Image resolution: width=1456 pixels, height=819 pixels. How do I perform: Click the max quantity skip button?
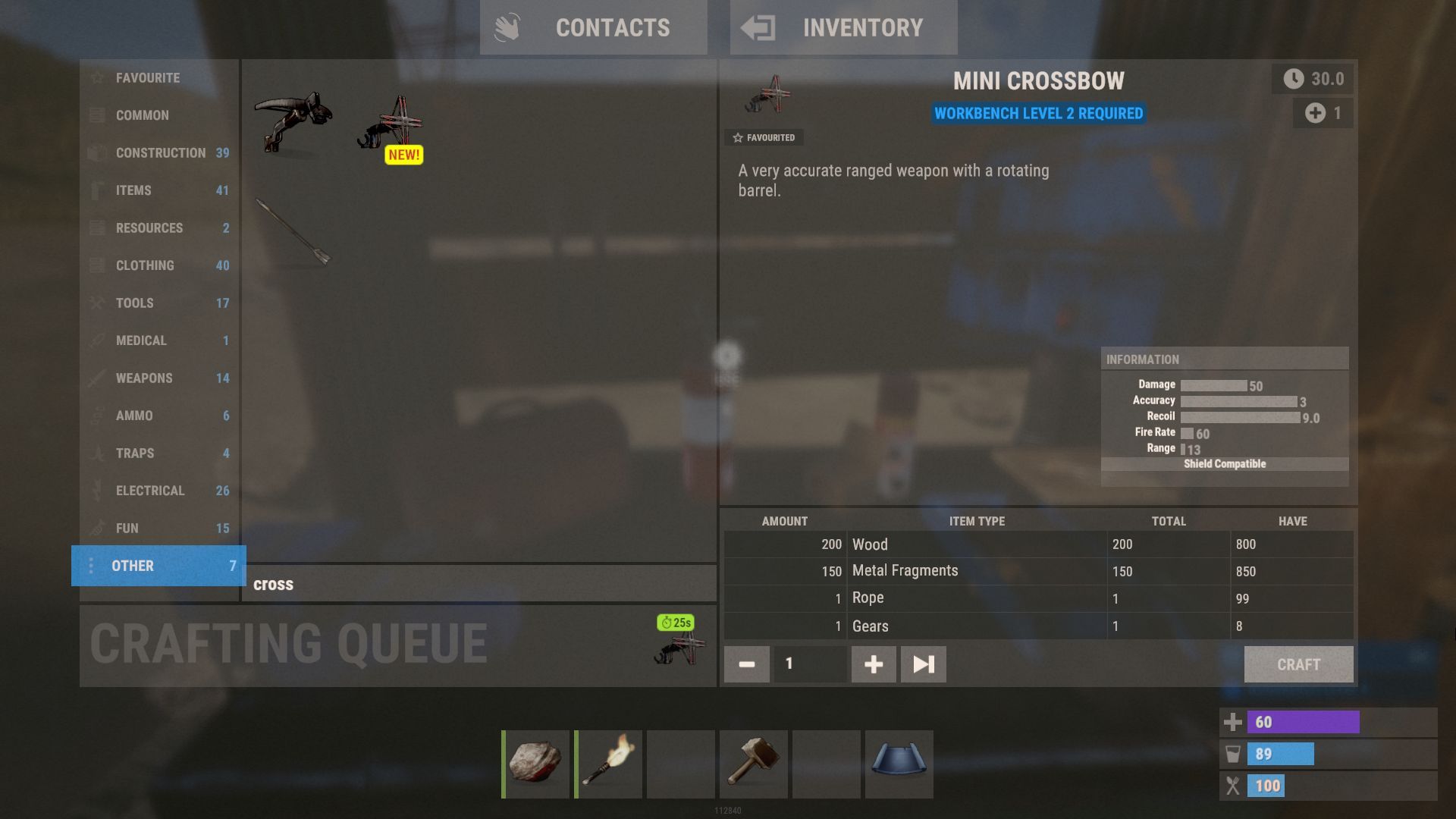[923, 664]
